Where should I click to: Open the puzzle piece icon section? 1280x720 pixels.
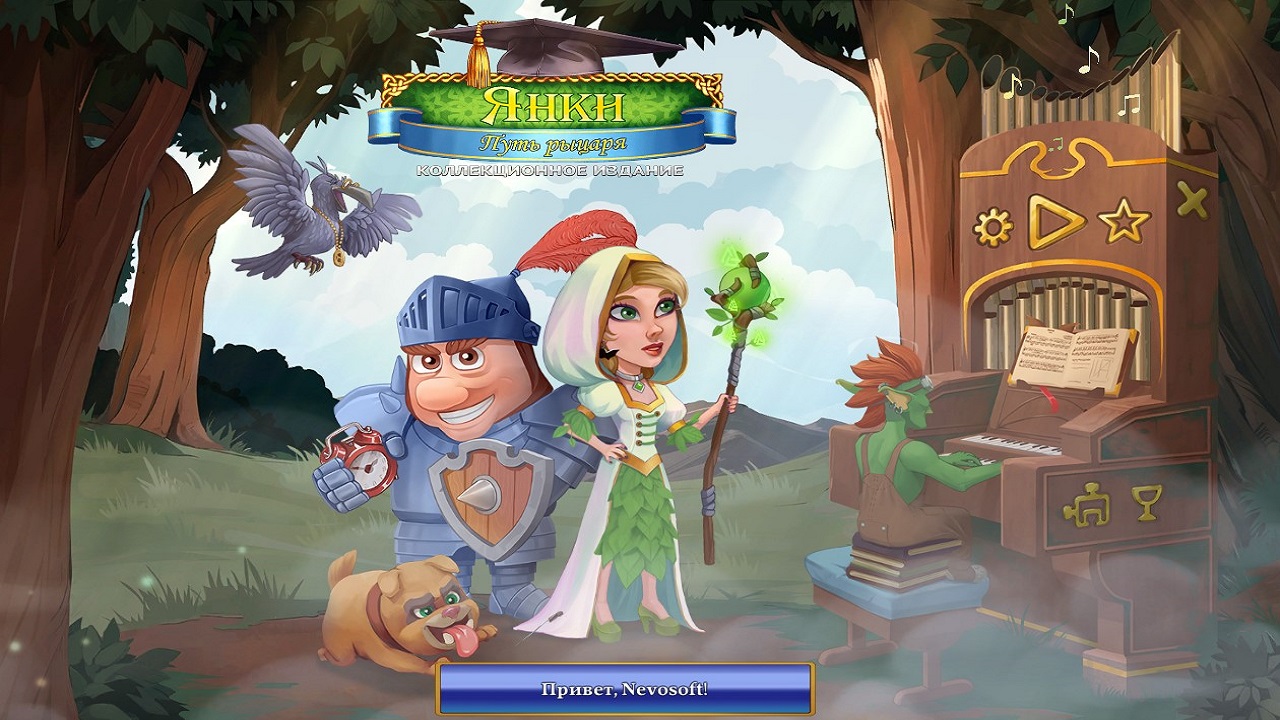tap(1084, 508)
